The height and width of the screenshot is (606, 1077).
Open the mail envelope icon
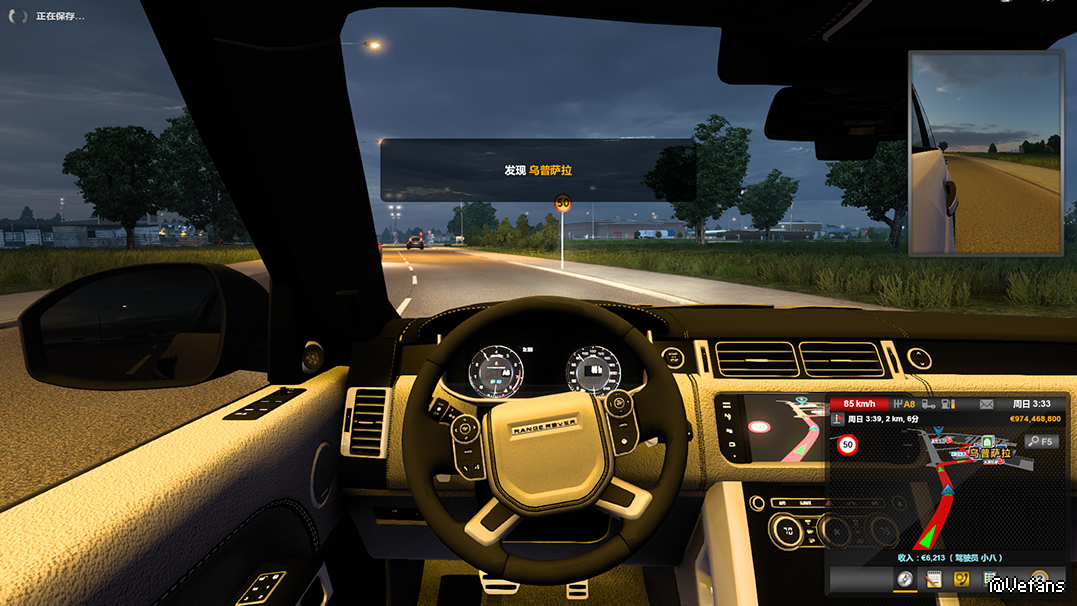tap(986, 405)
